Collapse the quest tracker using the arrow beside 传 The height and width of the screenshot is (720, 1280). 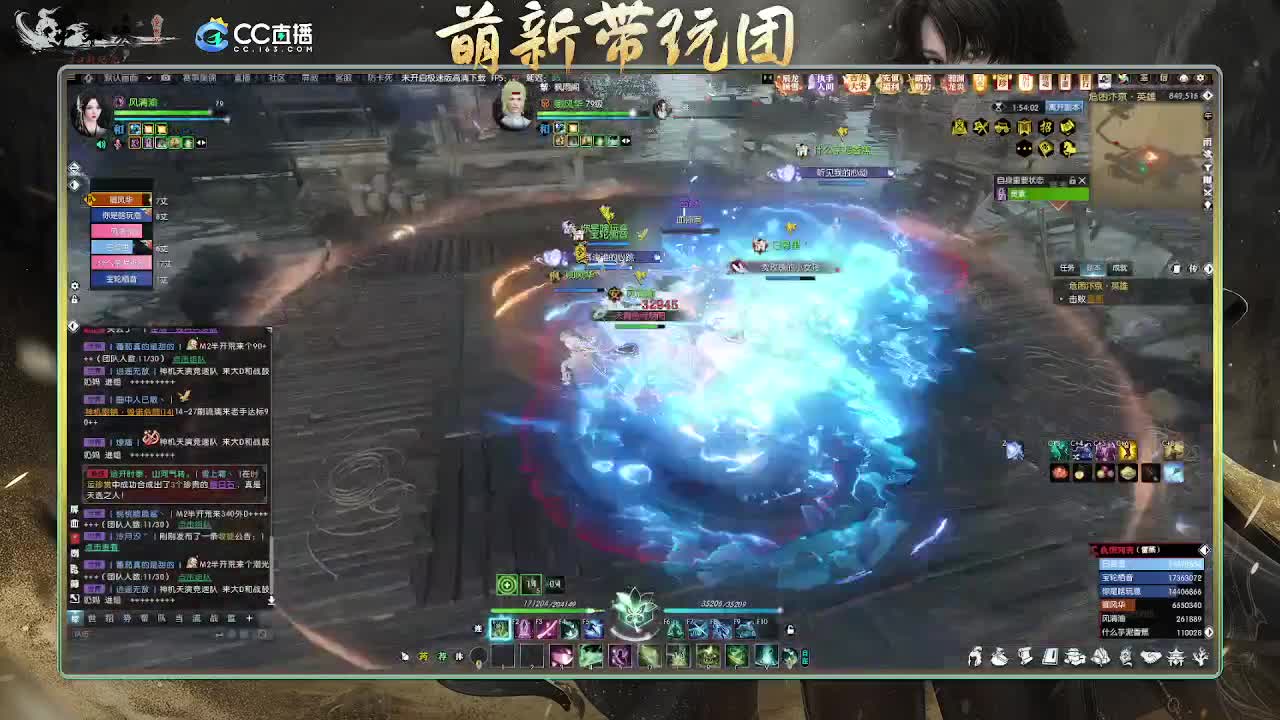1208,268
